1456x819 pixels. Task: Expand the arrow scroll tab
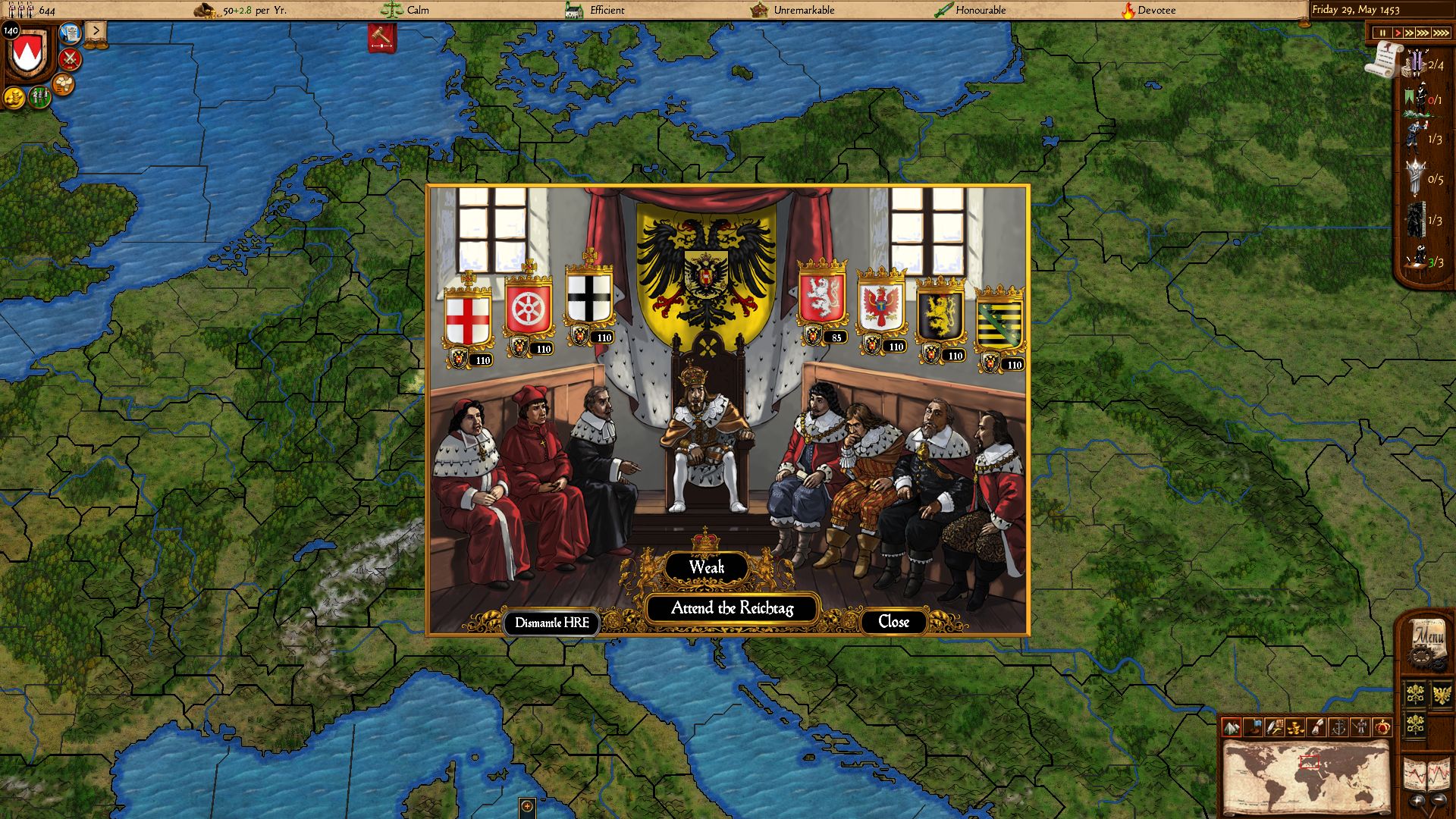(96, 31)
